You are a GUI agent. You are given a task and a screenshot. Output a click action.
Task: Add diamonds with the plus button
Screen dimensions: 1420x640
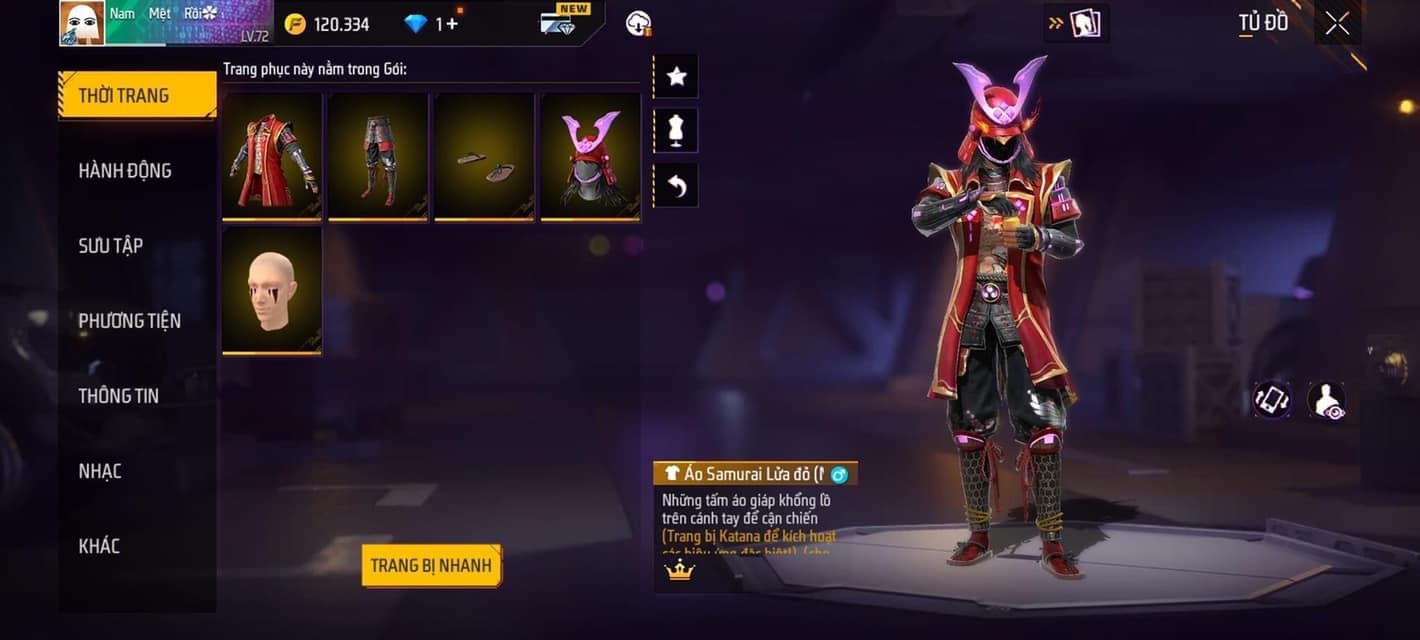453,23
